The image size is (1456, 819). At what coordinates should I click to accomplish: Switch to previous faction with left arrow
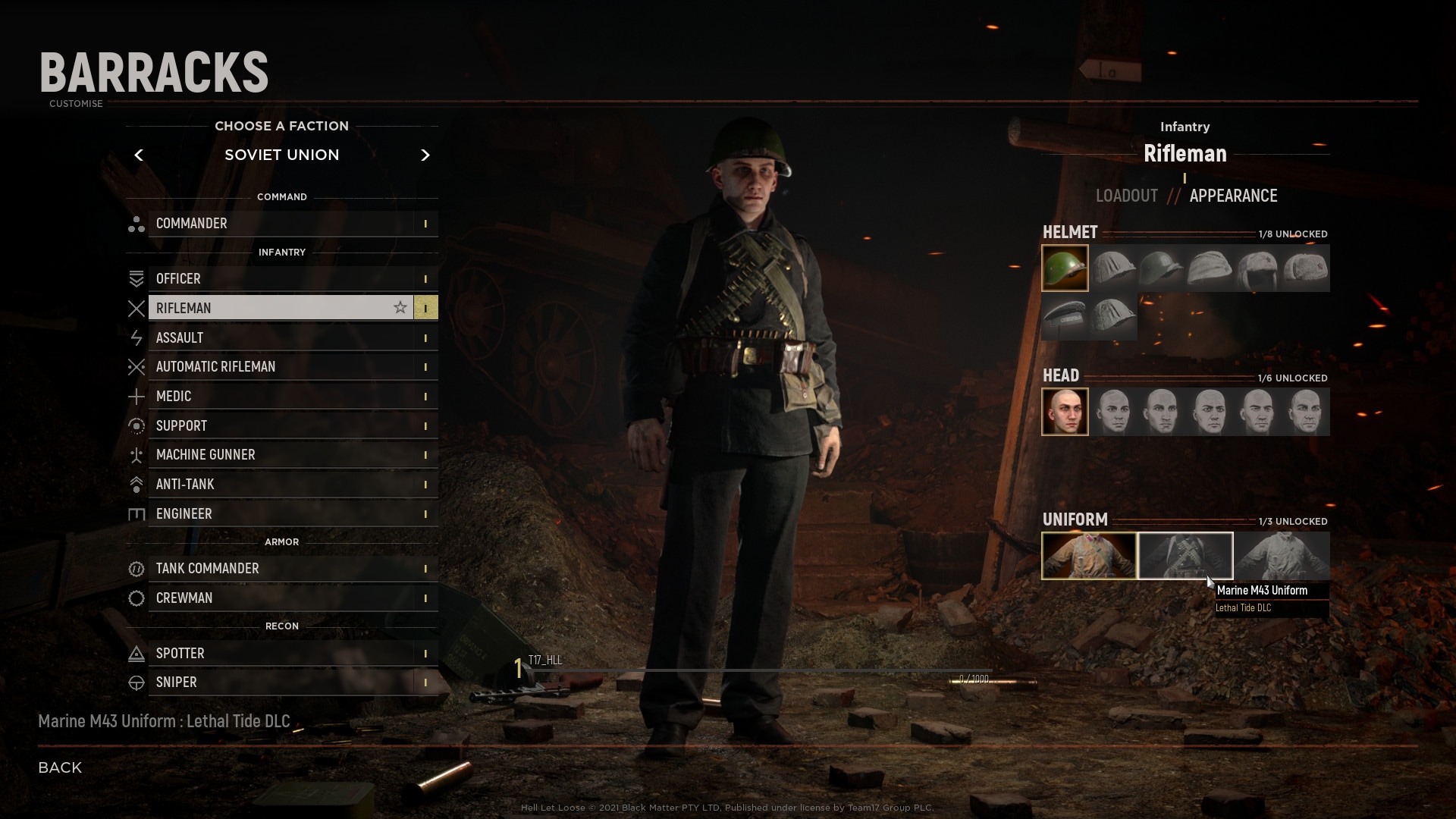click(139, 155)
